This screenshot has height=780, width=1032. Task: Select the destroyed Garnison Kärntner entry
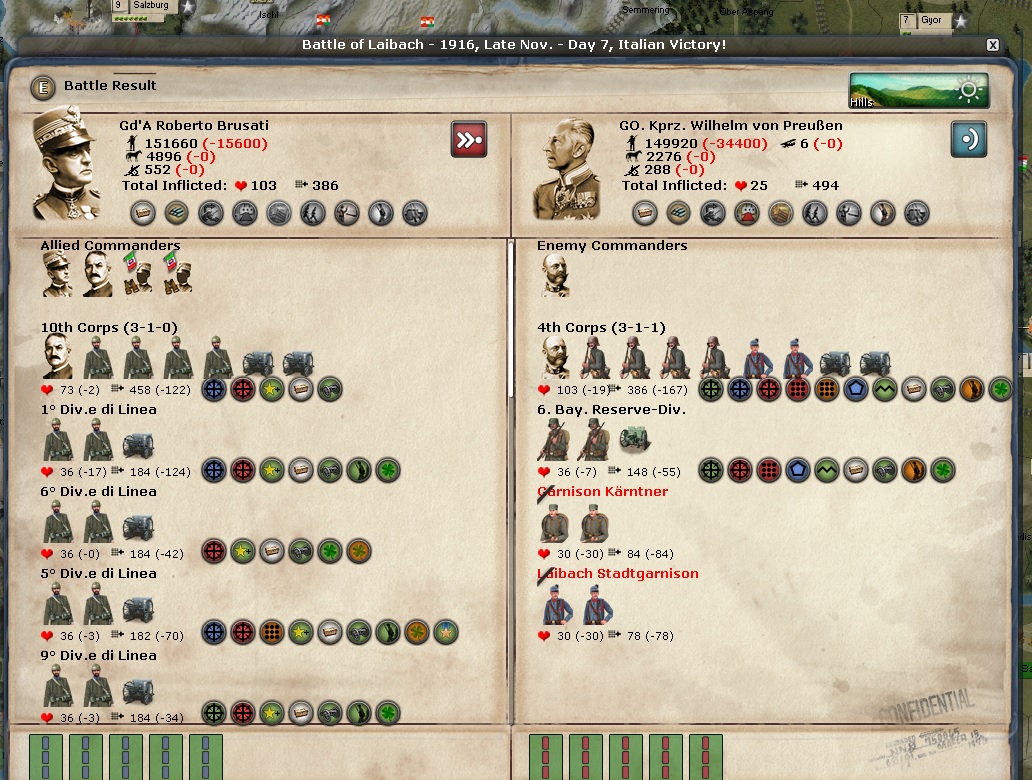[602, 492]
